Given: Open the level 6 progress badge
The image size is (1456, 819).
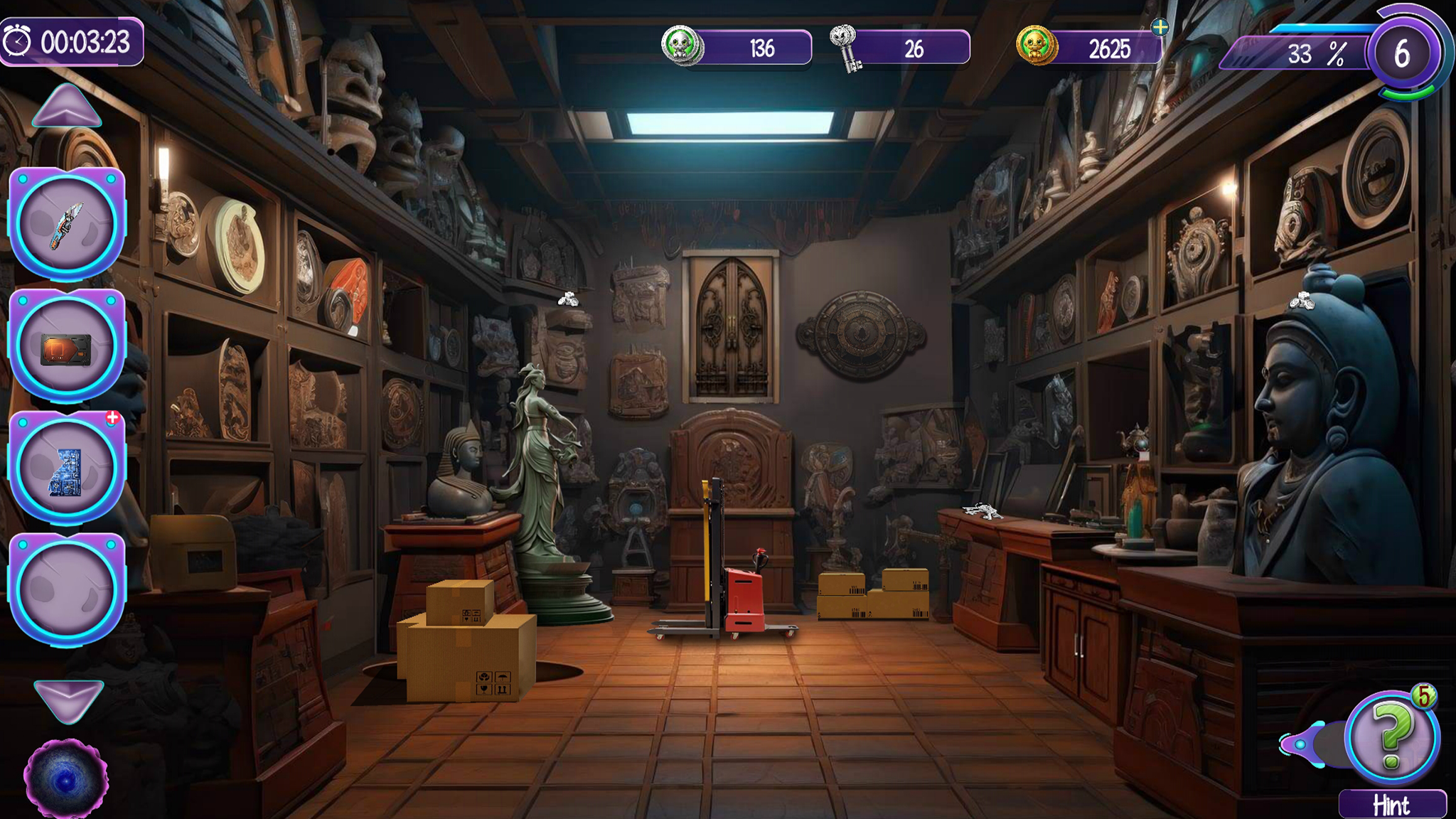Looking at the screenshot, I should 1403,54.
